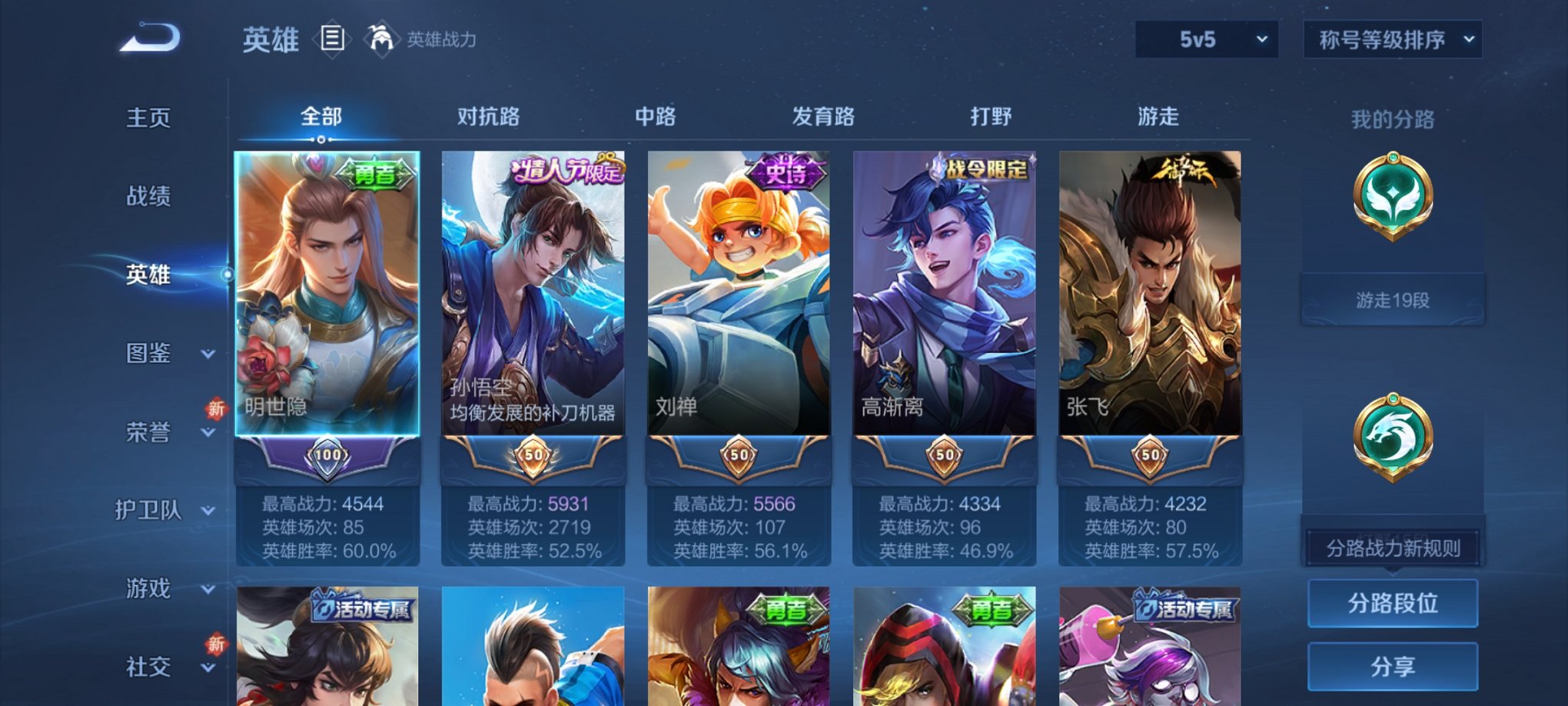Open the 5v5 mode dropdown
This screenshot has height=706, width=1568.
(1207, 37)
